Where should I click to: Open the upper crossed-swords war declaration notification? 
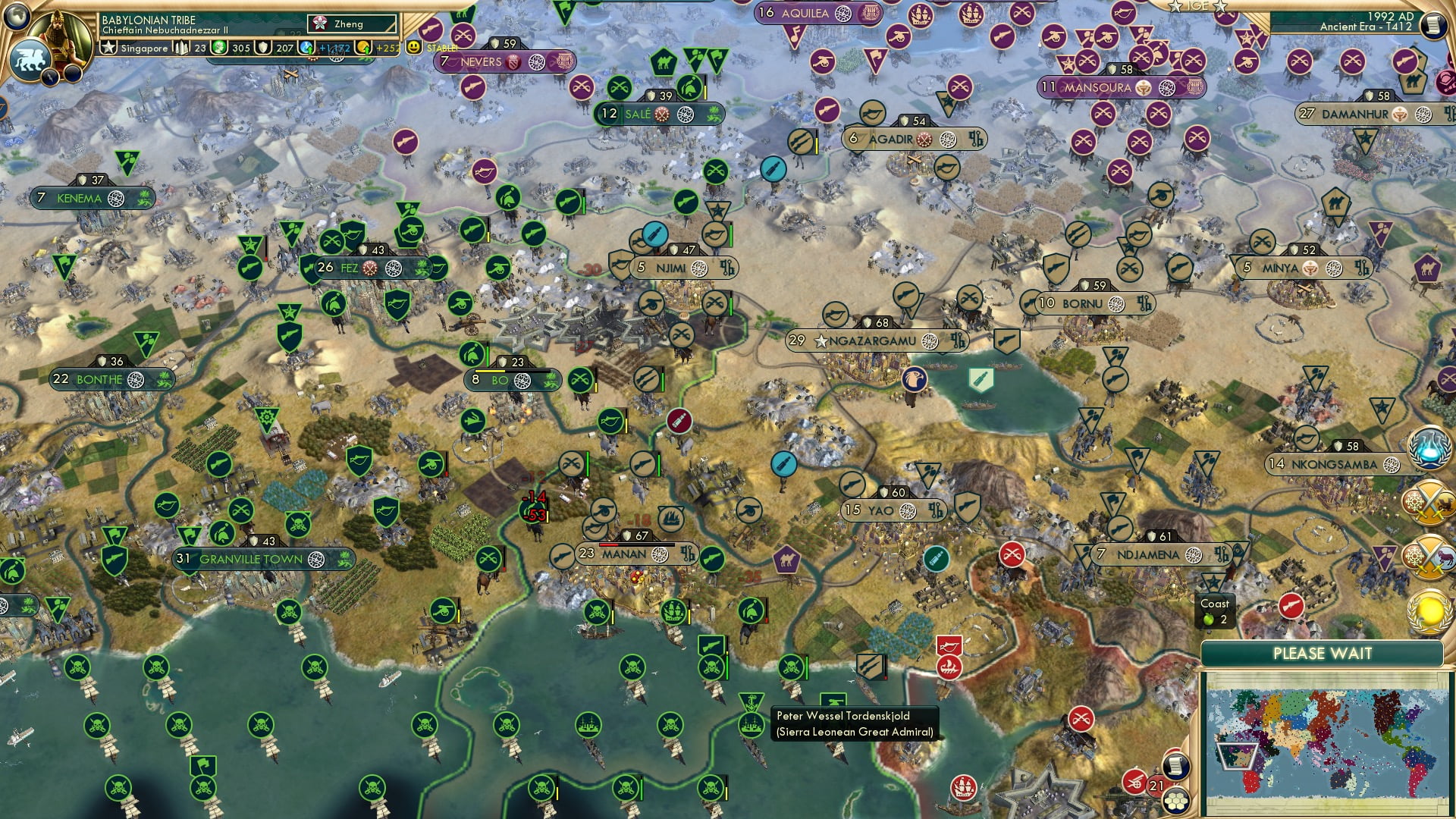pyautogui.click(x=1429, y=502)
